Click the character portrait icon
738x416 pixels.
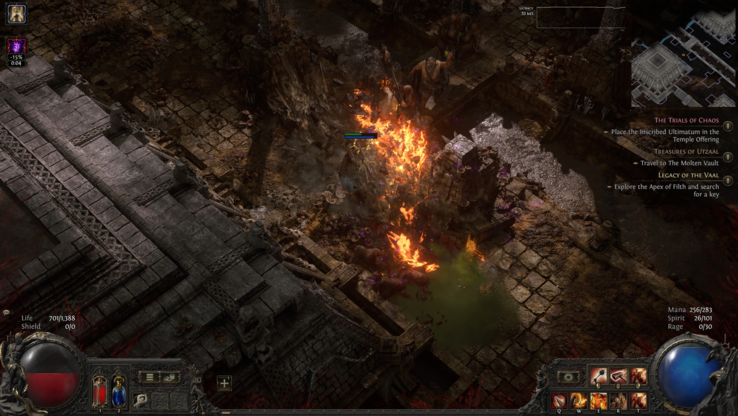tap(17, 15)
